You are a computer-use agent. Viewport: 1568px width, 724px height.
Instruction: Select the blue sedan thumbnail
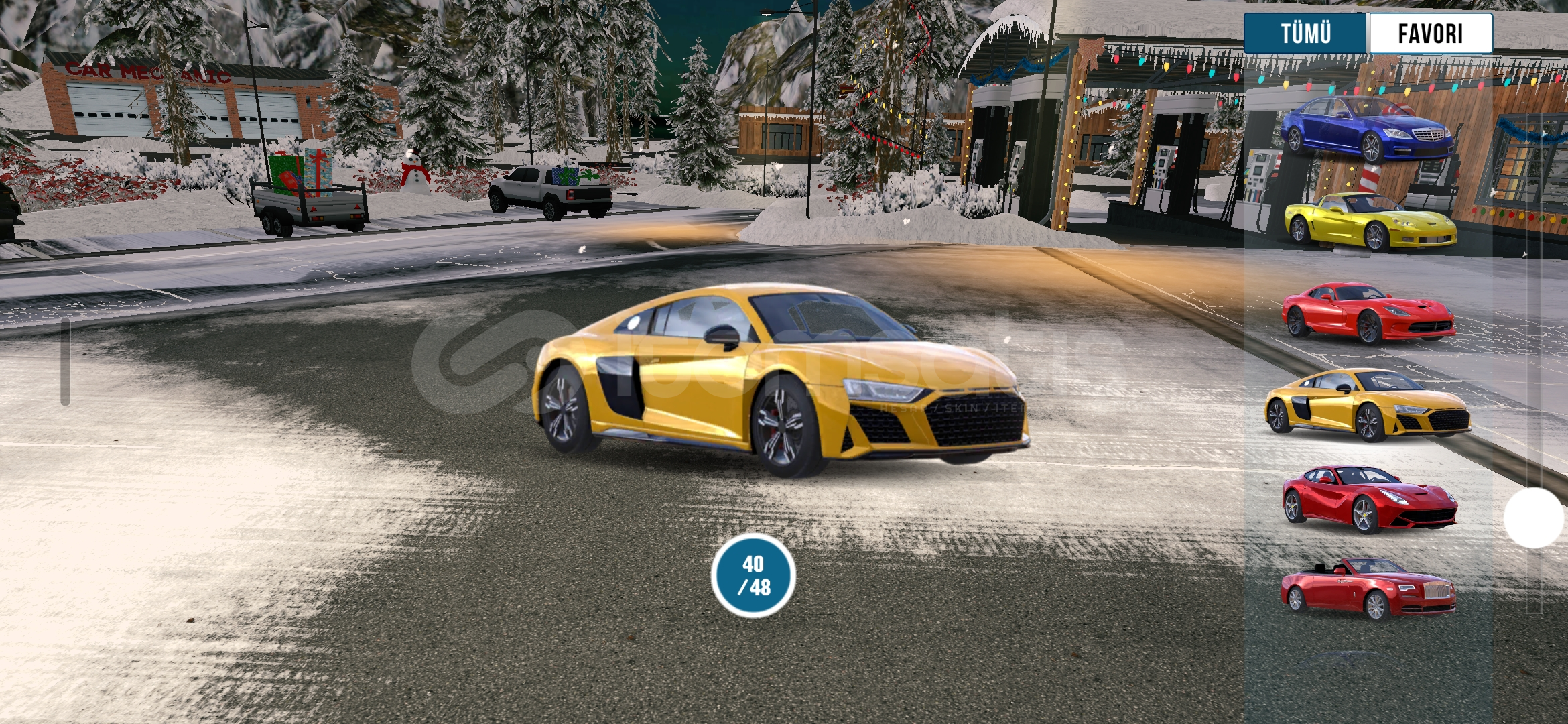1367,129
